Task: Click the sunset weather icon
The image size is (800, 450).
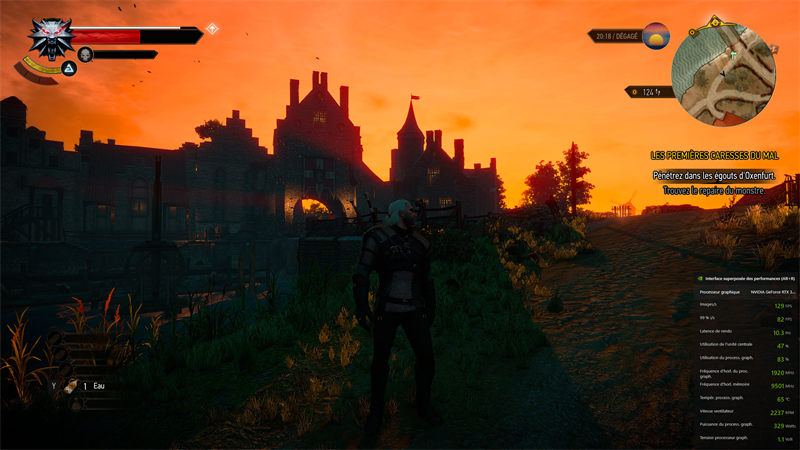Action: pyautogui.click(x=656, y=36)
